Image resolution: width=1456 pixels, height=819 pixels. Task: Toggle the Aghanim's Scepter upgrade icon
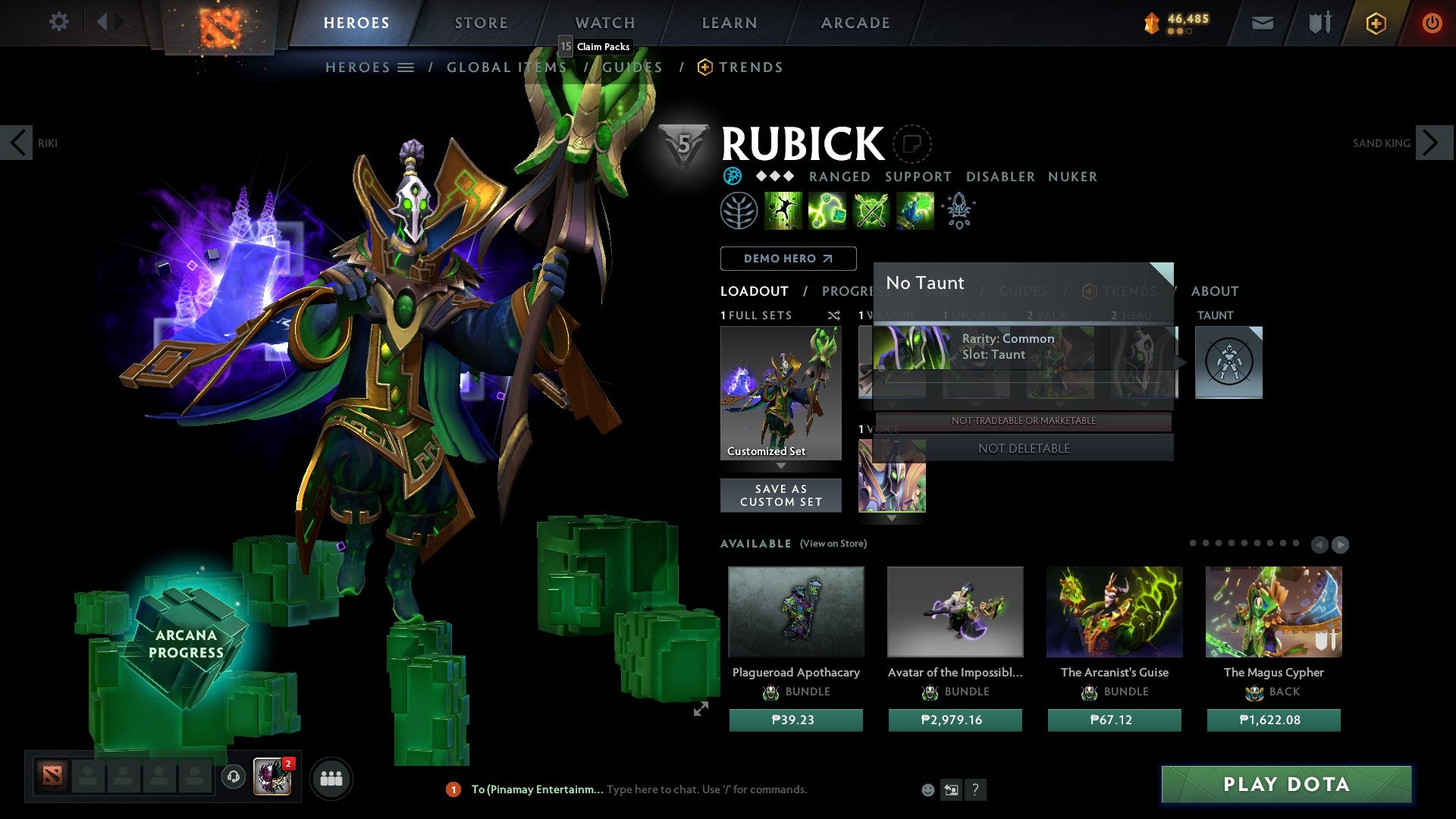(959, 210)
